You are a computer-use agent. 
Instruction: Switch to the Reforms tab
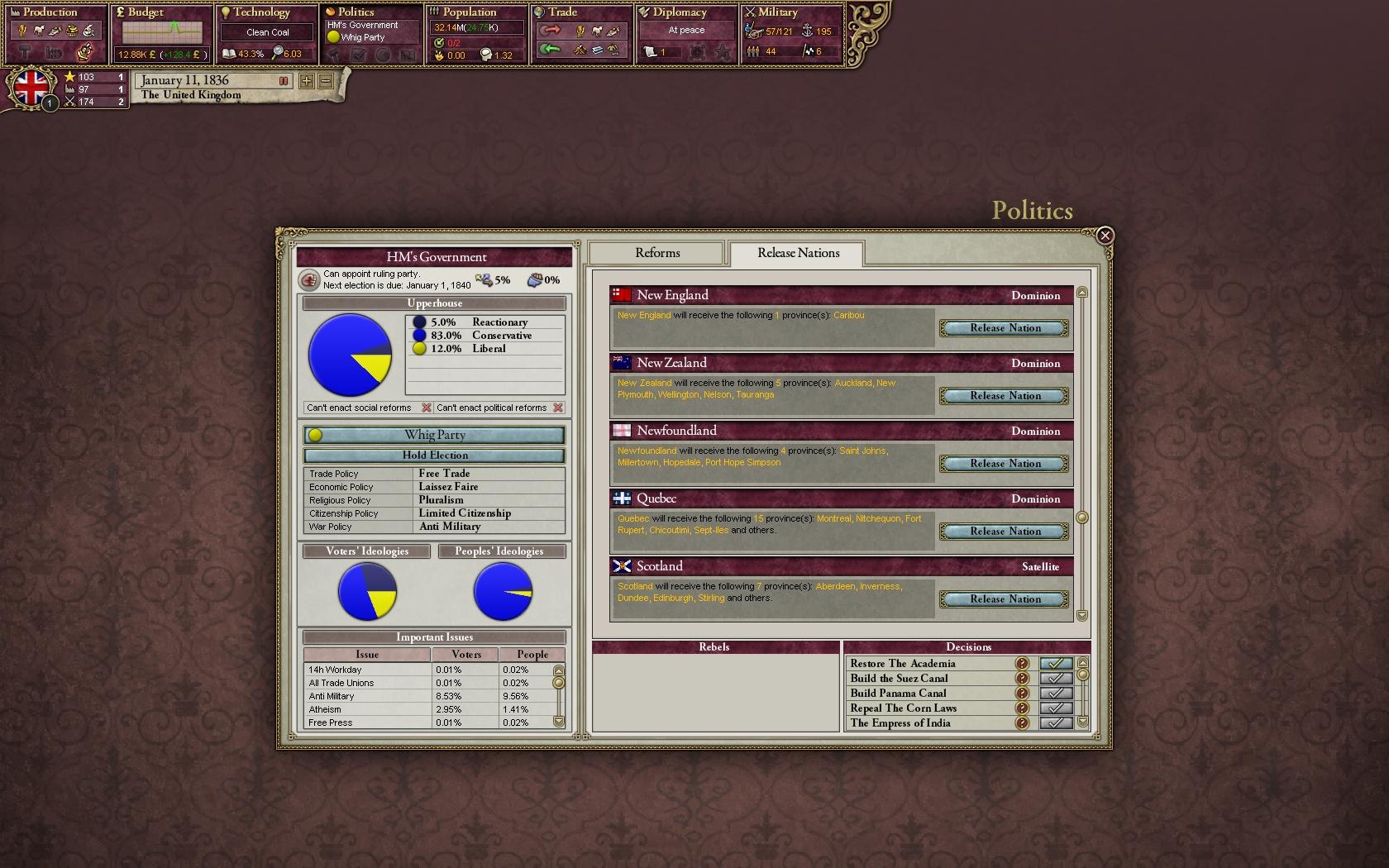[656, 252]
